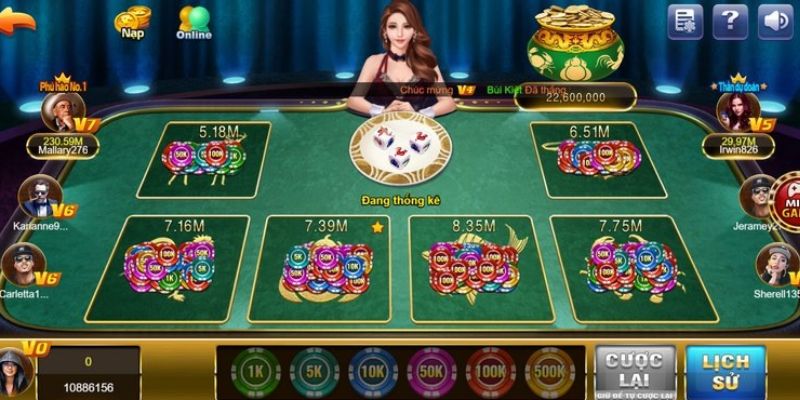The width and height of the screenshot is (800, 400).
Task: Pick the 500K betting chip
Action: click(x=545, y=371)
